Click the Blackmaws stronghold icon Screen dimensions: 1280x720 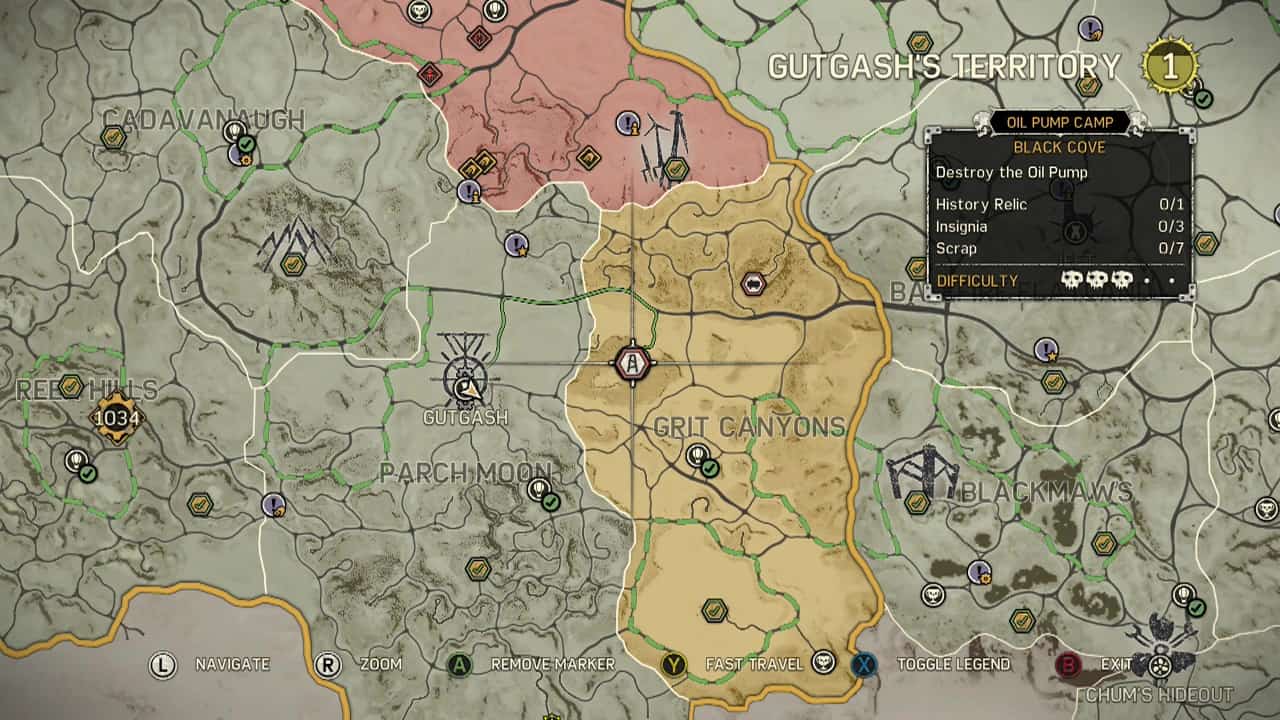(925, 470)
